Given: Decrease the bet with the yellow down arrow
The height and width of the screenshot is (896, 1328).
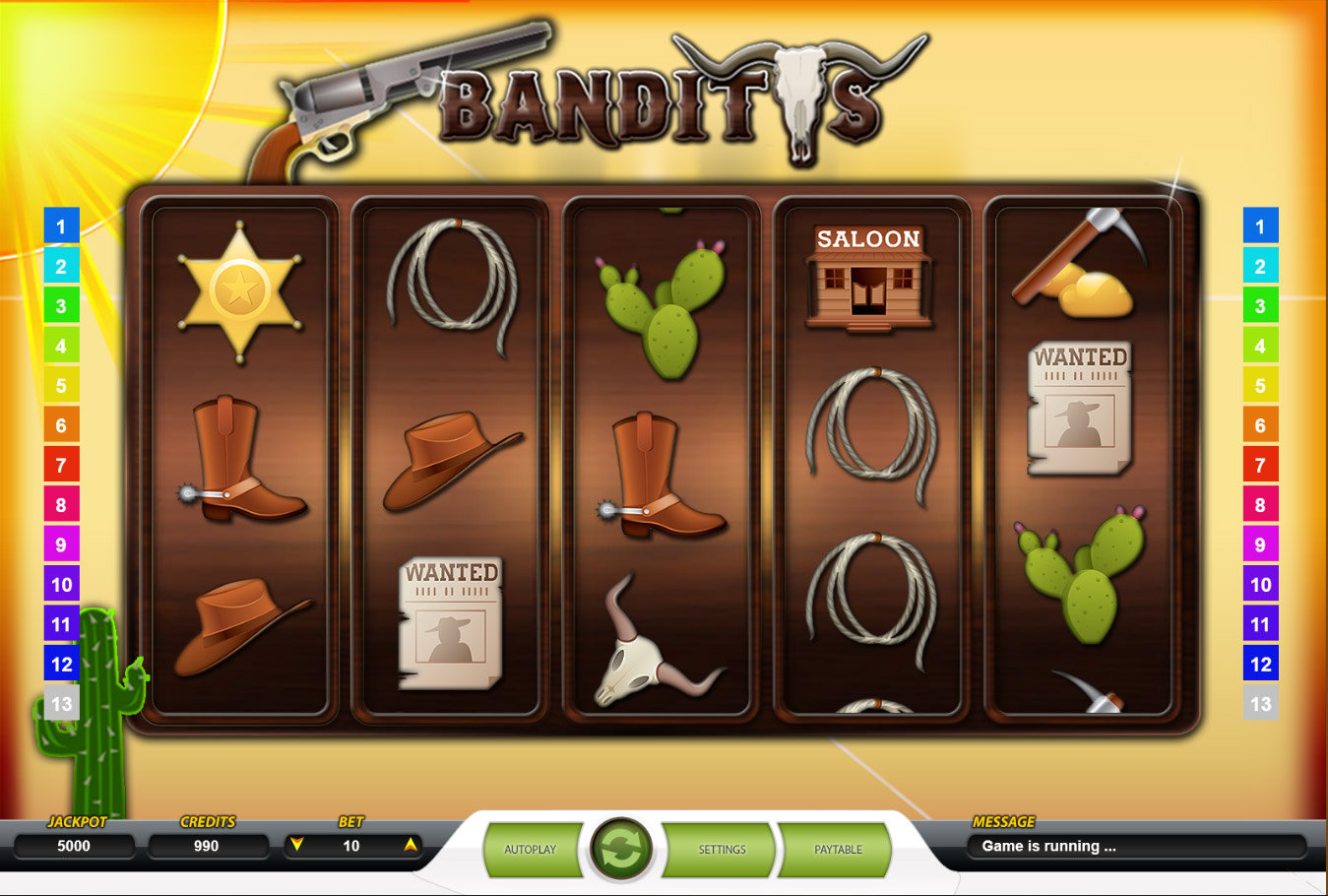Looking at the screenshot, I should pyautogui.click(x=295, y=845).
